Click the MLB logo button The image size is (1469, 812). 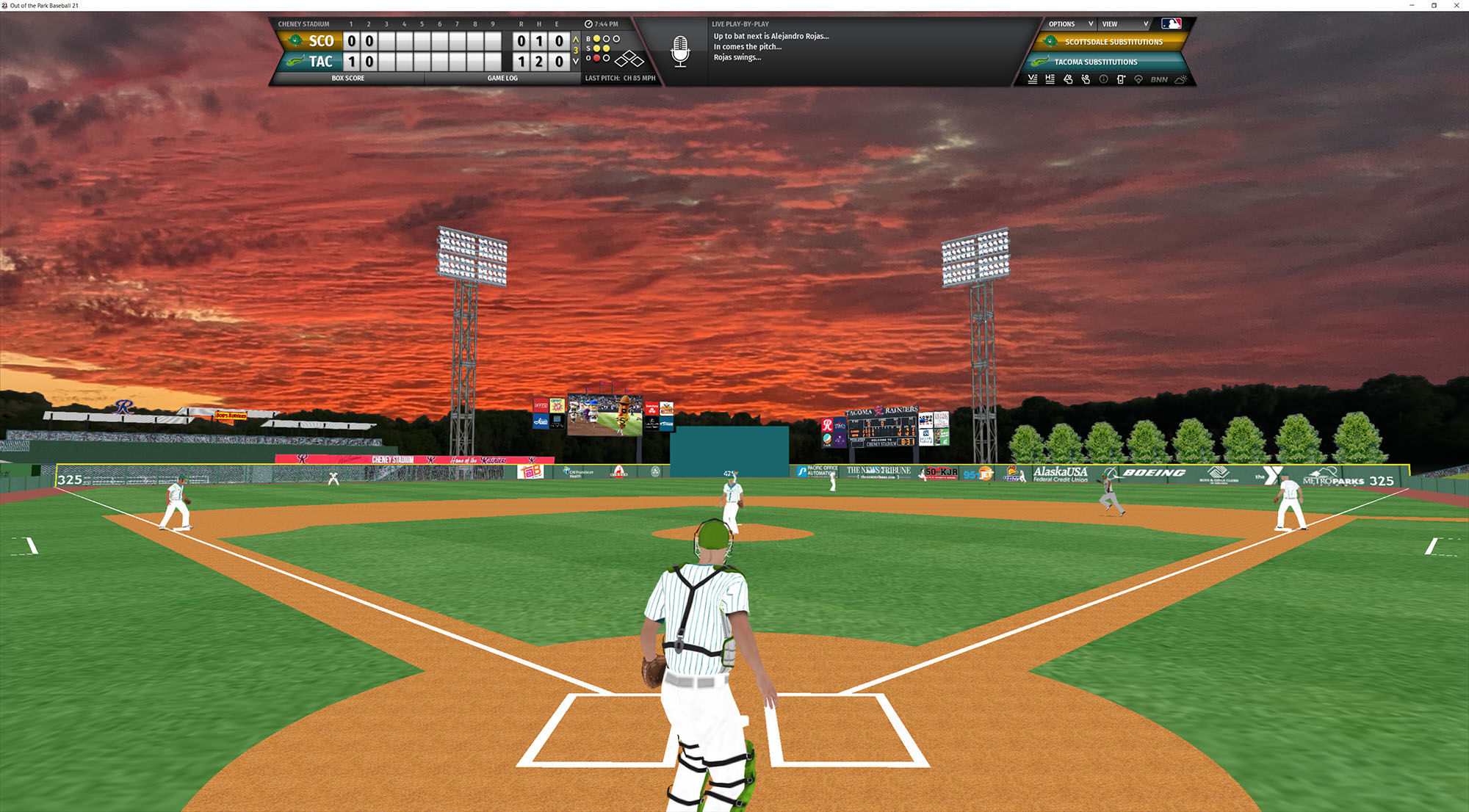point(1172,24)
